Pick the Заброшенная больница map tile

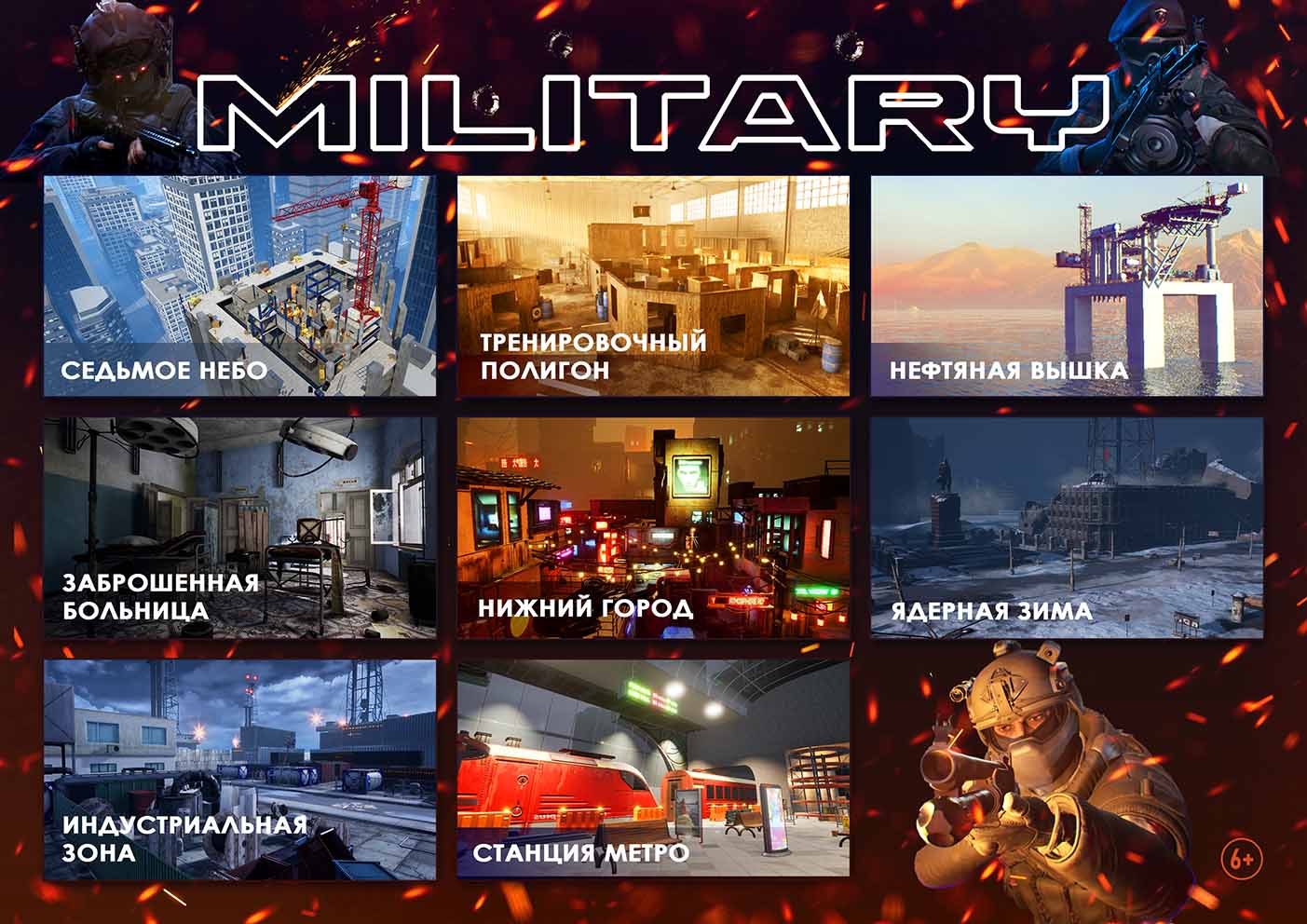pos(239,527)
